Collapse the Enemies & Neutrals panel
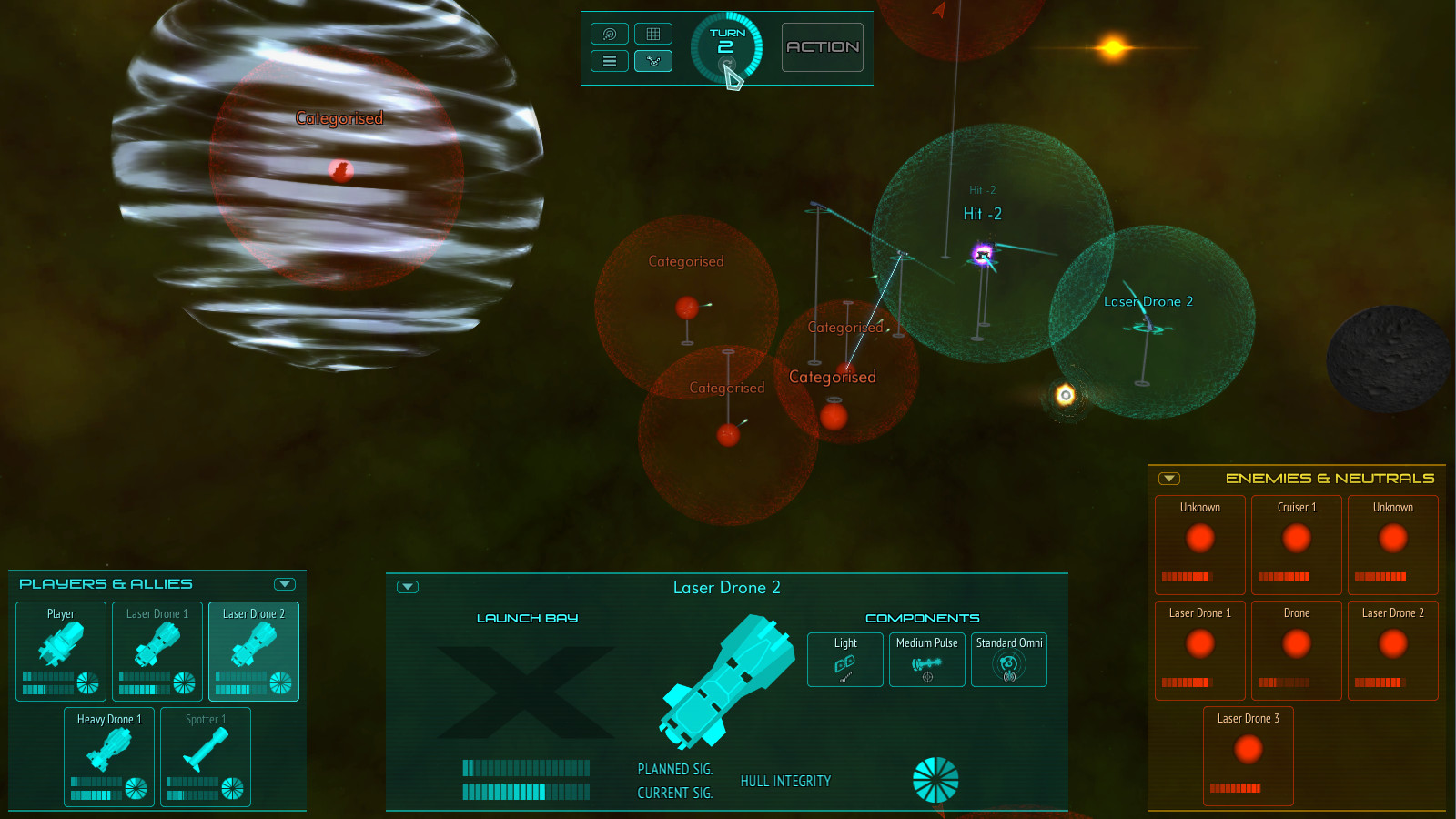Screen dimensions: 1456x819 point(1169,477)
